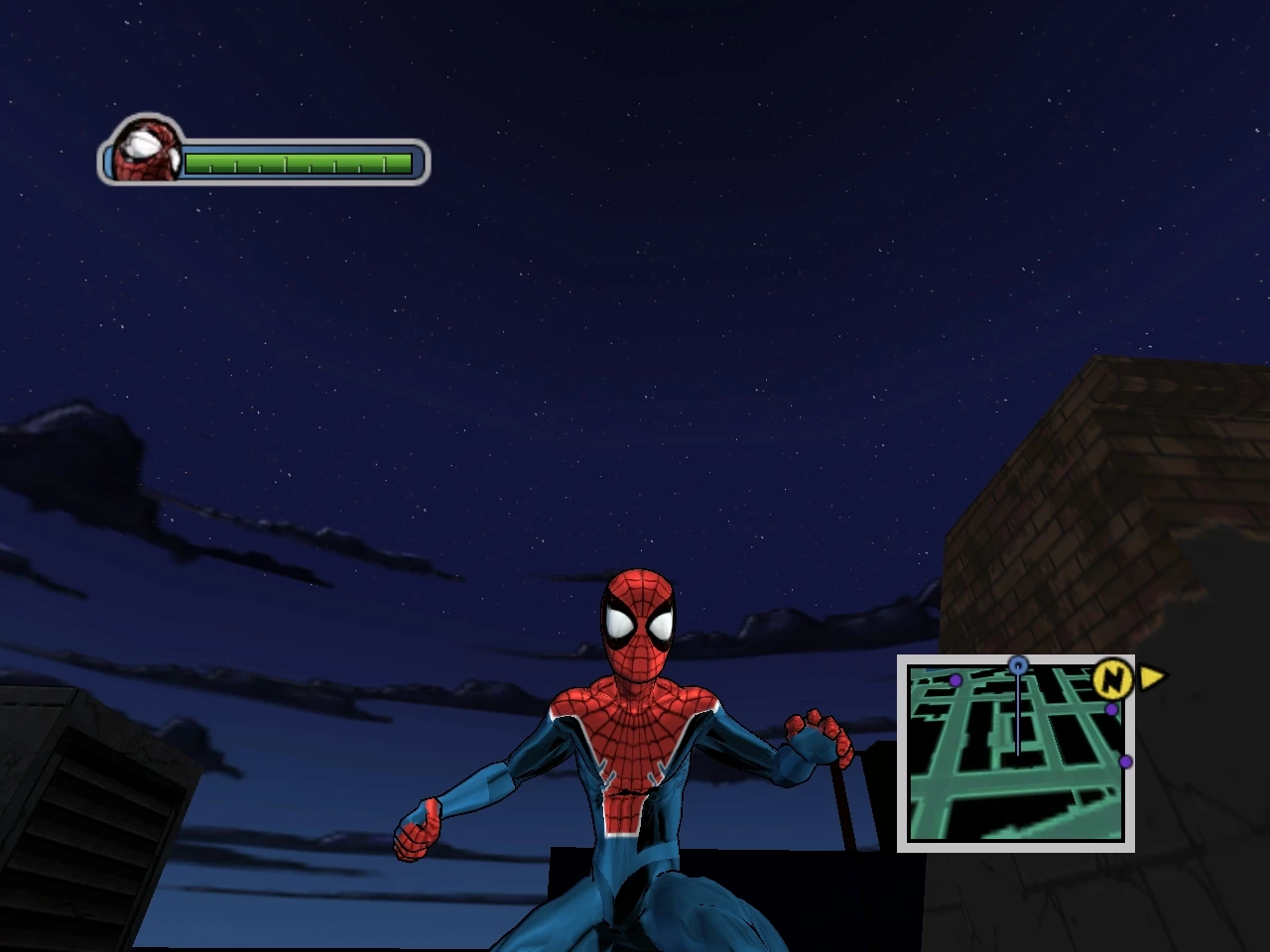Select the purple dot at minimap bottom-right edge
Screen dimensions: 1270x952
(x=1126, y=761)
